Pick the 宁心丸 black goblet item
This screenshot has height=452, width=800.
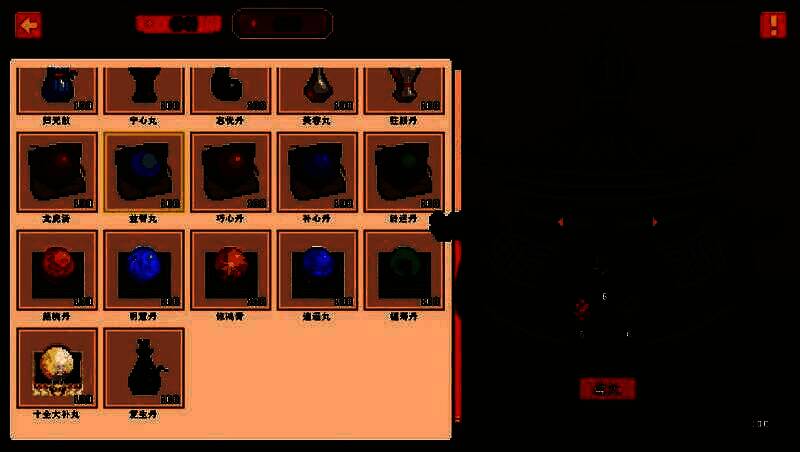tap(144, 88)
